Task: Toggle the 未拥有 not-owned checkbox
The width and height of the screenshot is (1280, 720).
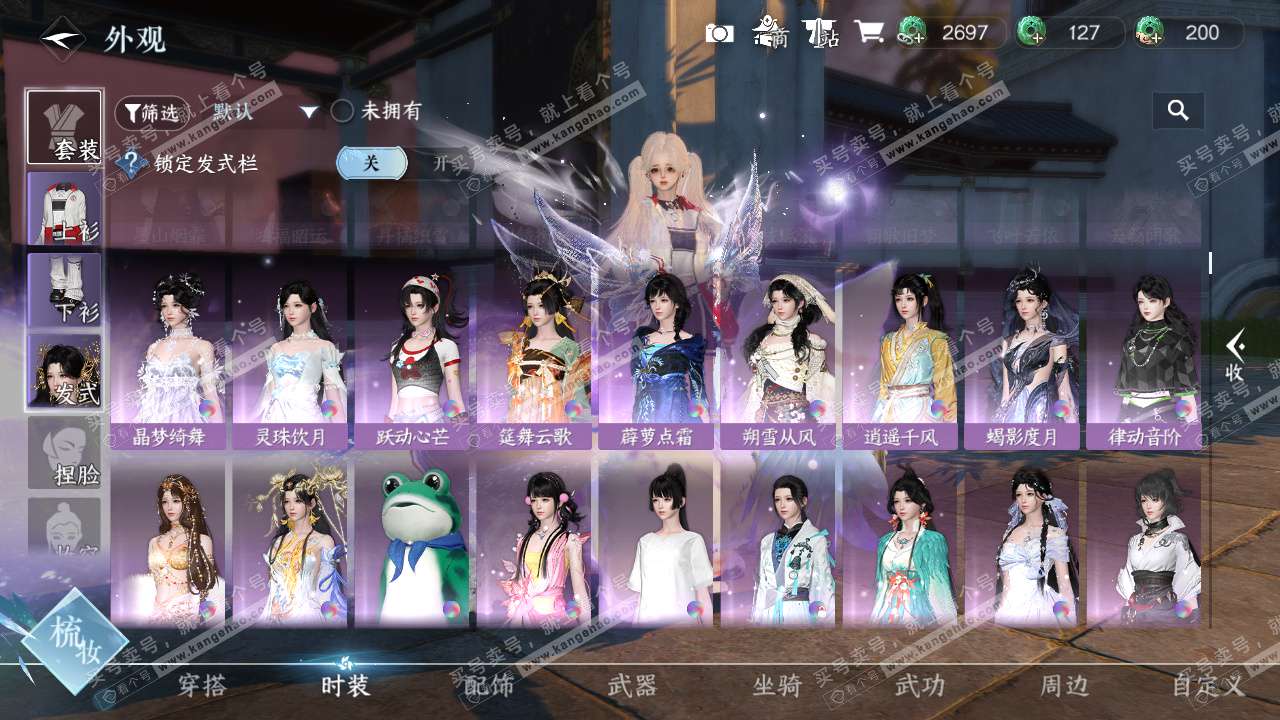Action: 342,111
